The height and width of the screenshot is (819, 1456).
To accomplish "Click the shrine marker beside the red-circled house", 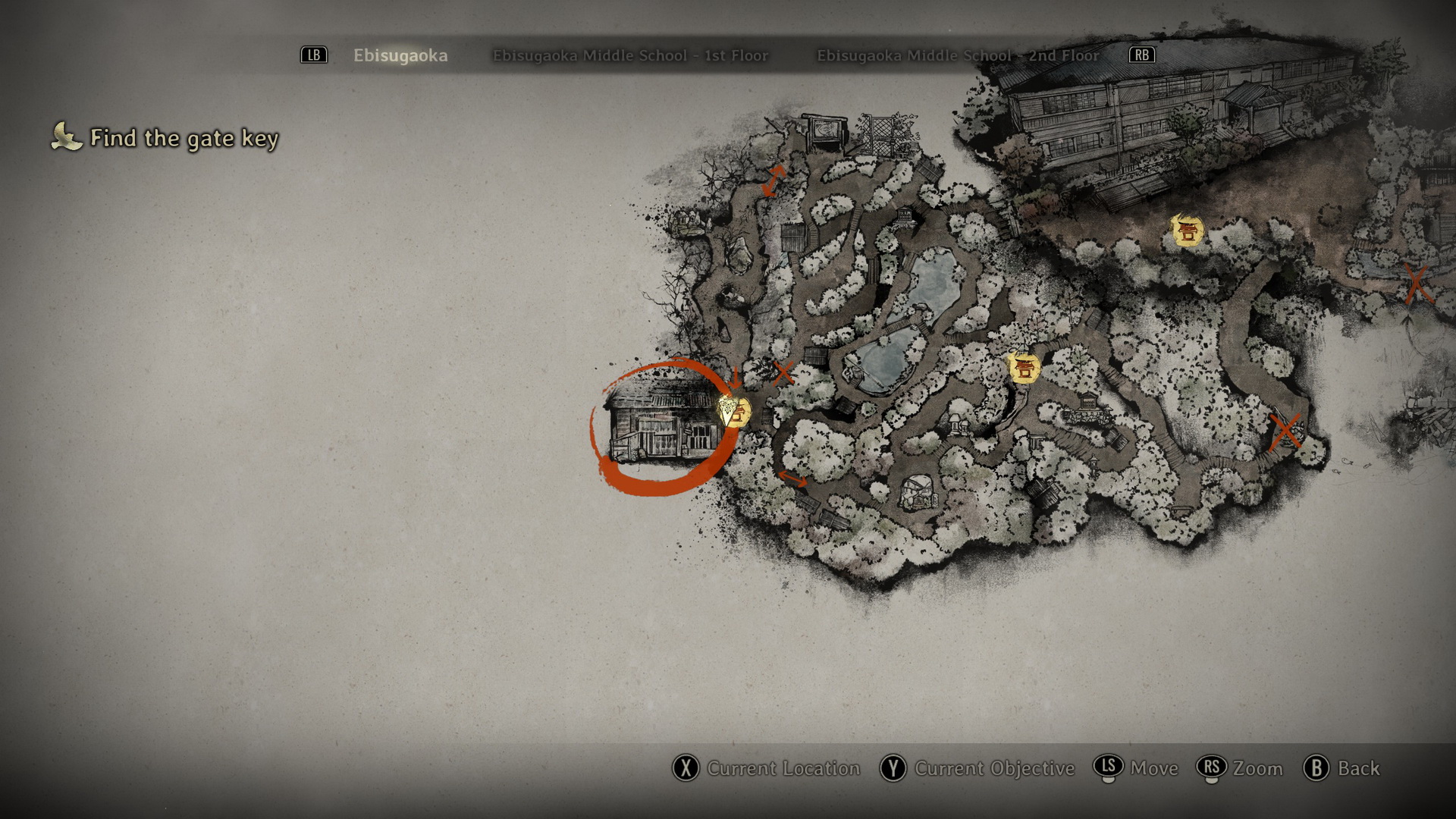I will pos(736,413).
